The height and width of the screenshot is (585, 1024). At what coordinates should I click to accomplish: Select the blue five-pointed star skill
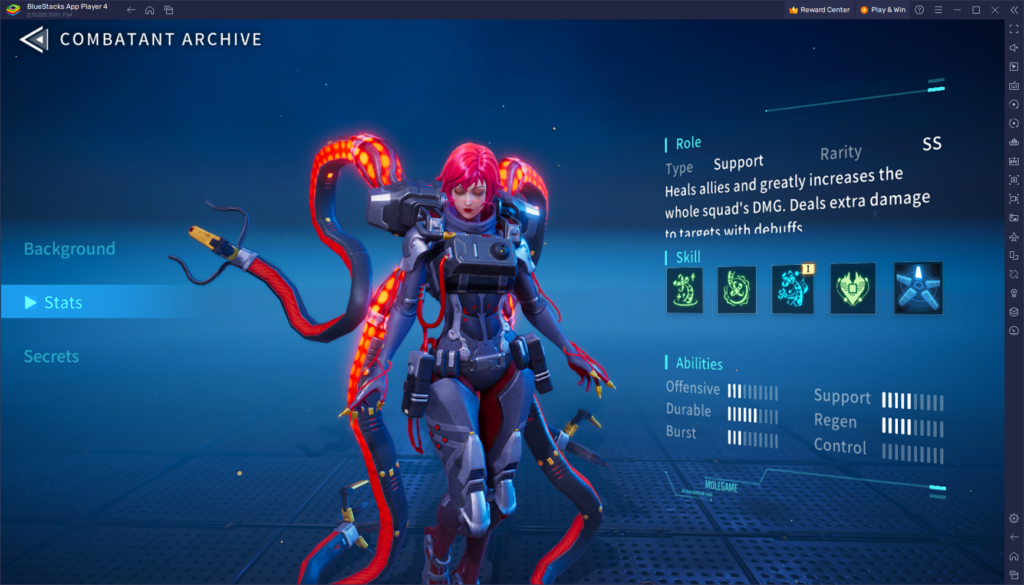click(x=918, y=288)
